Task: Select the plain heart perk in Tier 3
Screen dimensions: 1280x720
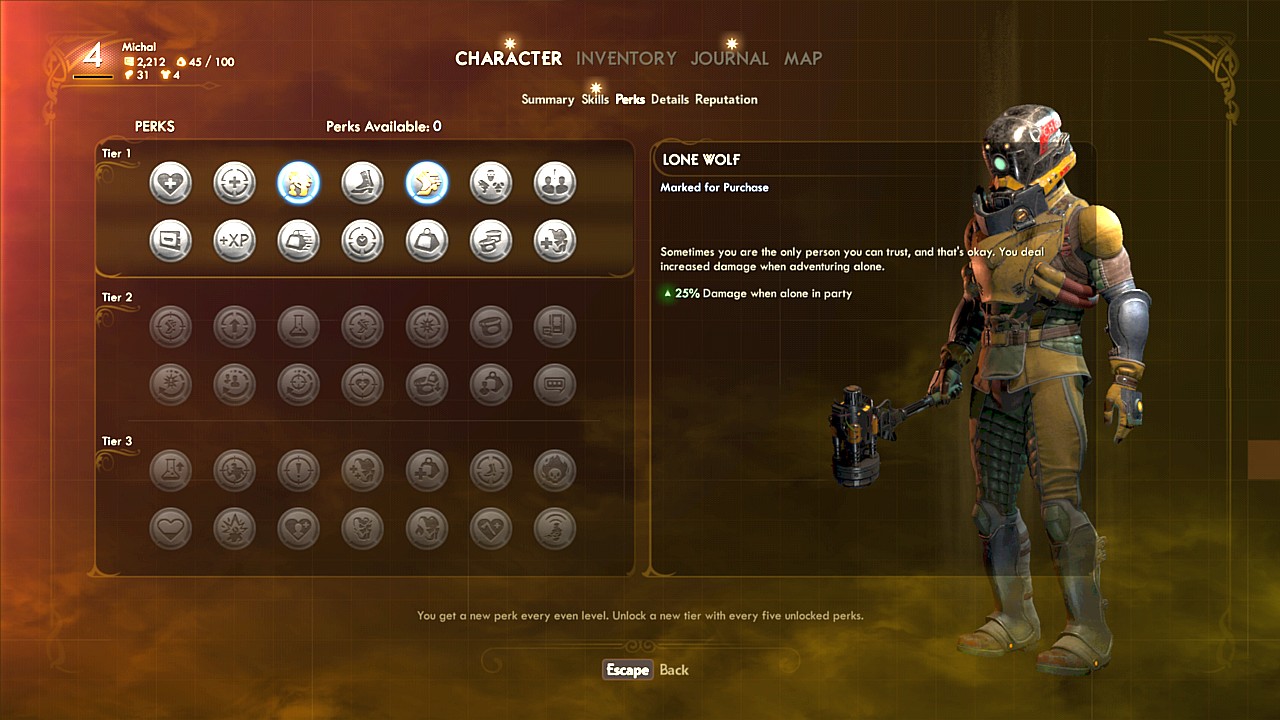Action: 170,528
